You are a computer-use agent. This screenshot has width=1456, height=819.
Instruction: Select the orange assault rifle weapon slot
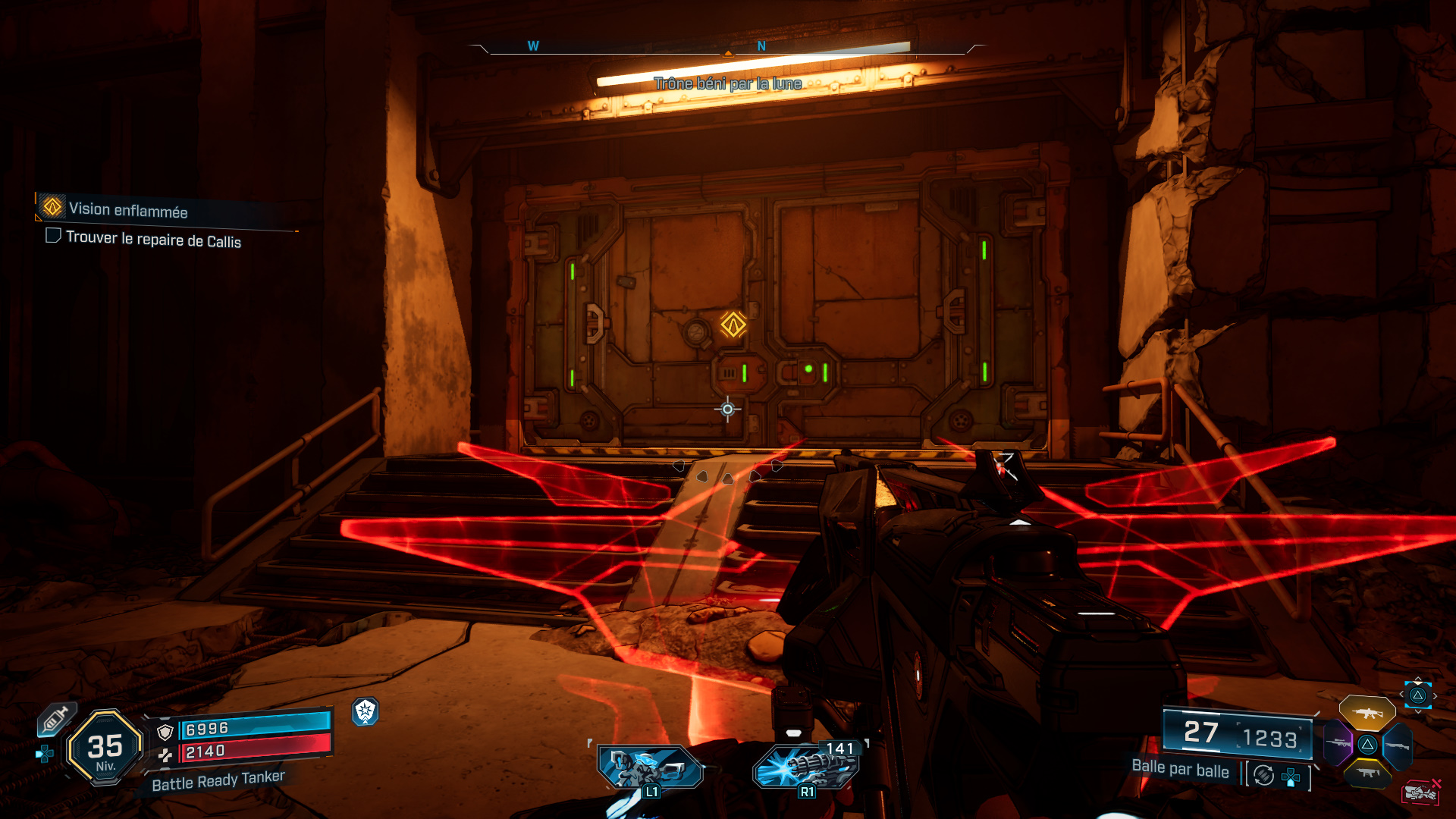pos(1367,713)
